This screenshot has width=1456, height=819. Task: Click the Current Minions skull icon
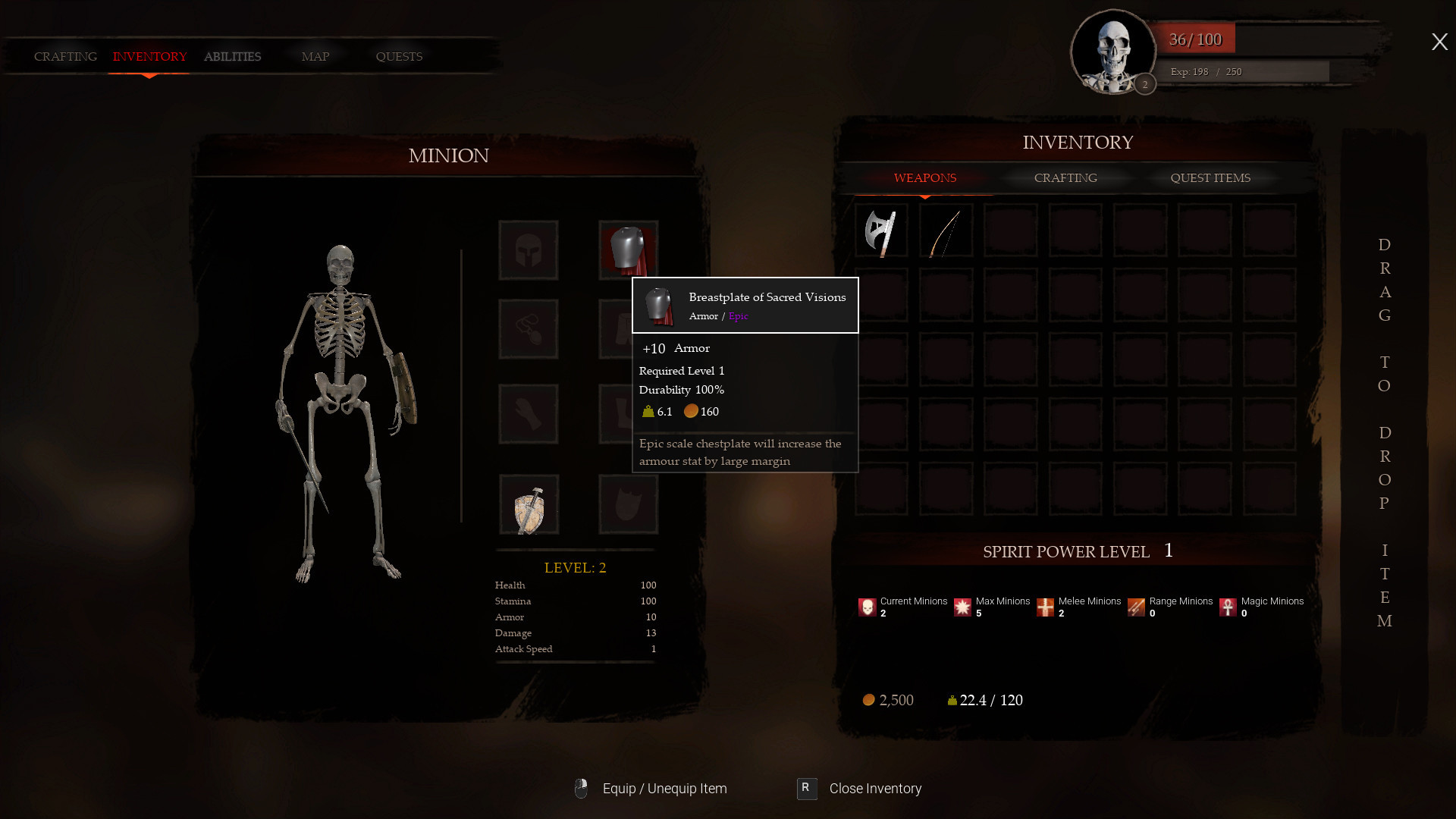(x=866, y=606)
